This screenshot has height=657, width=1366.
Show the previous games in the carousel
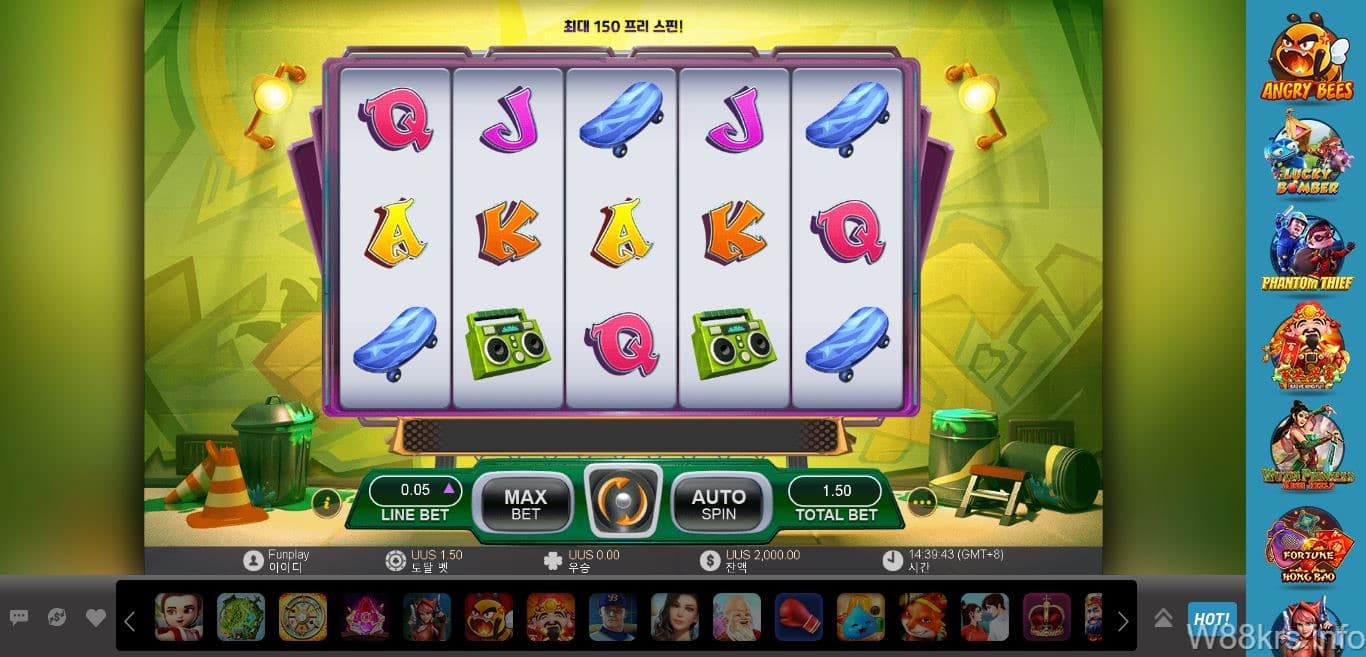pos(130,621)
